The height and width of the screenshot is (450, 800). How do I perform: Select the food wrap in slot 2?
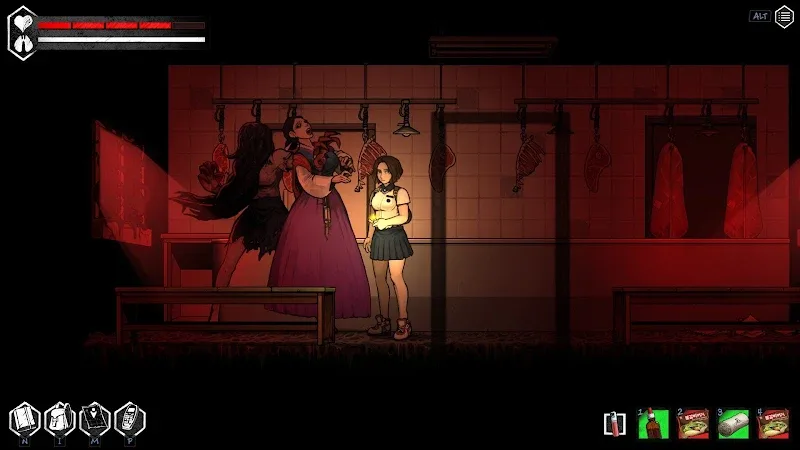(x=692, y=424)
